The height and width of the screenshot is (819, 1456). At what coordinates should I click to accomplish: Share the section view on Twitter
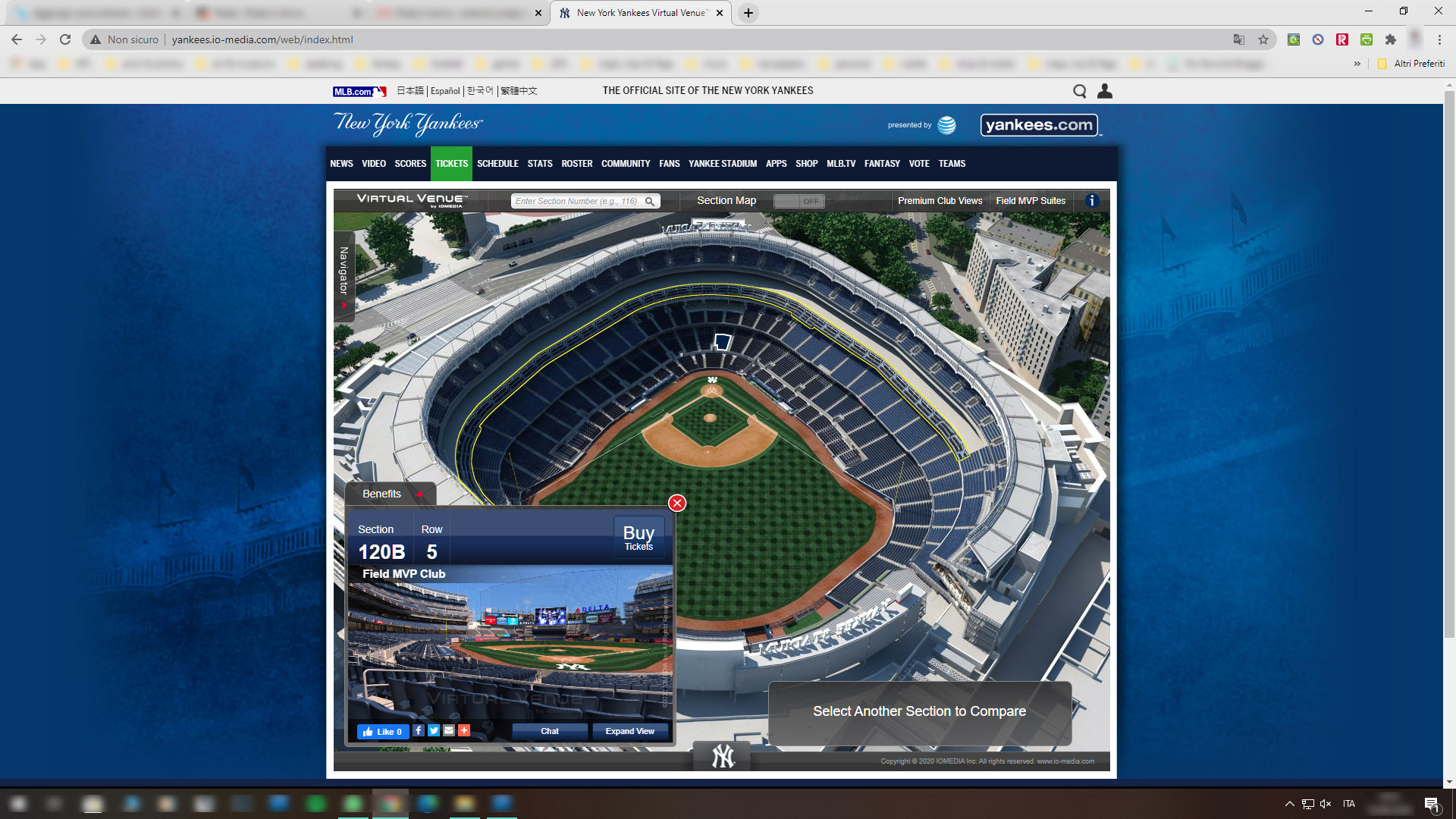coord(433,731)
